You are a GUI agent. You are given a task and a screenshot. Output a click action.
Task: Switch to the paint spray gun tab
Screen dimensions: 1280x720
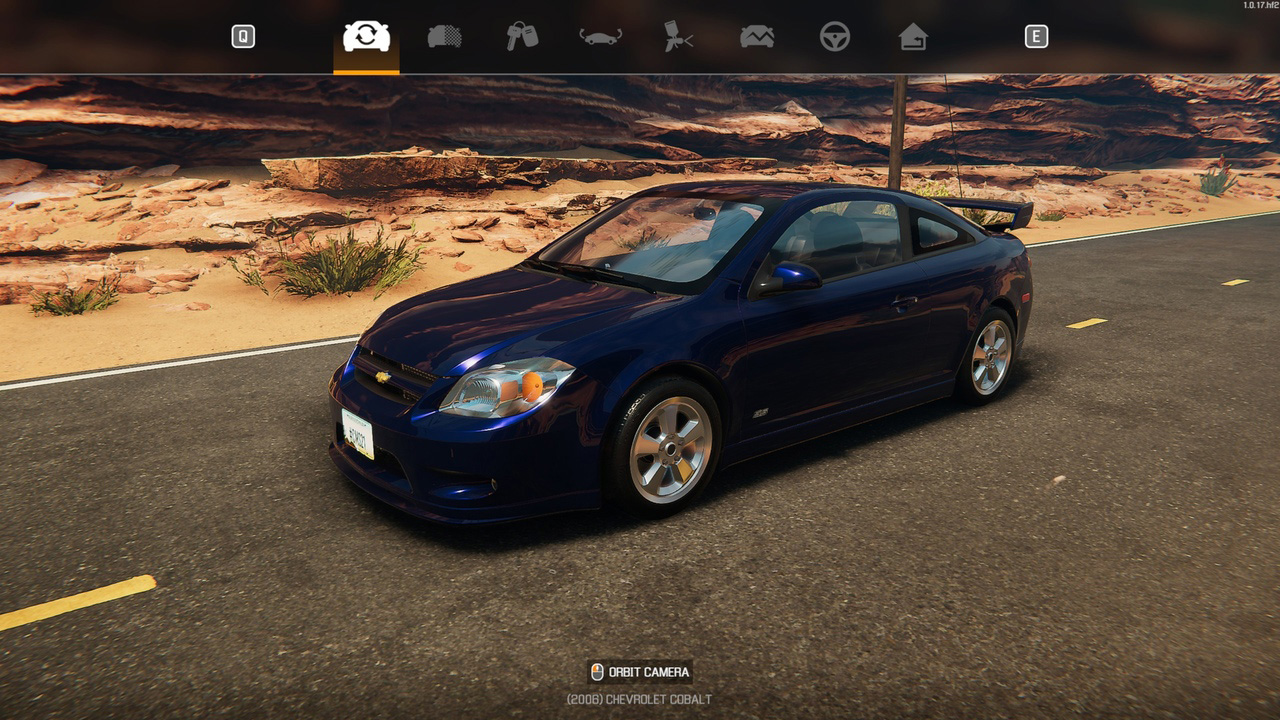pos(678,37)
